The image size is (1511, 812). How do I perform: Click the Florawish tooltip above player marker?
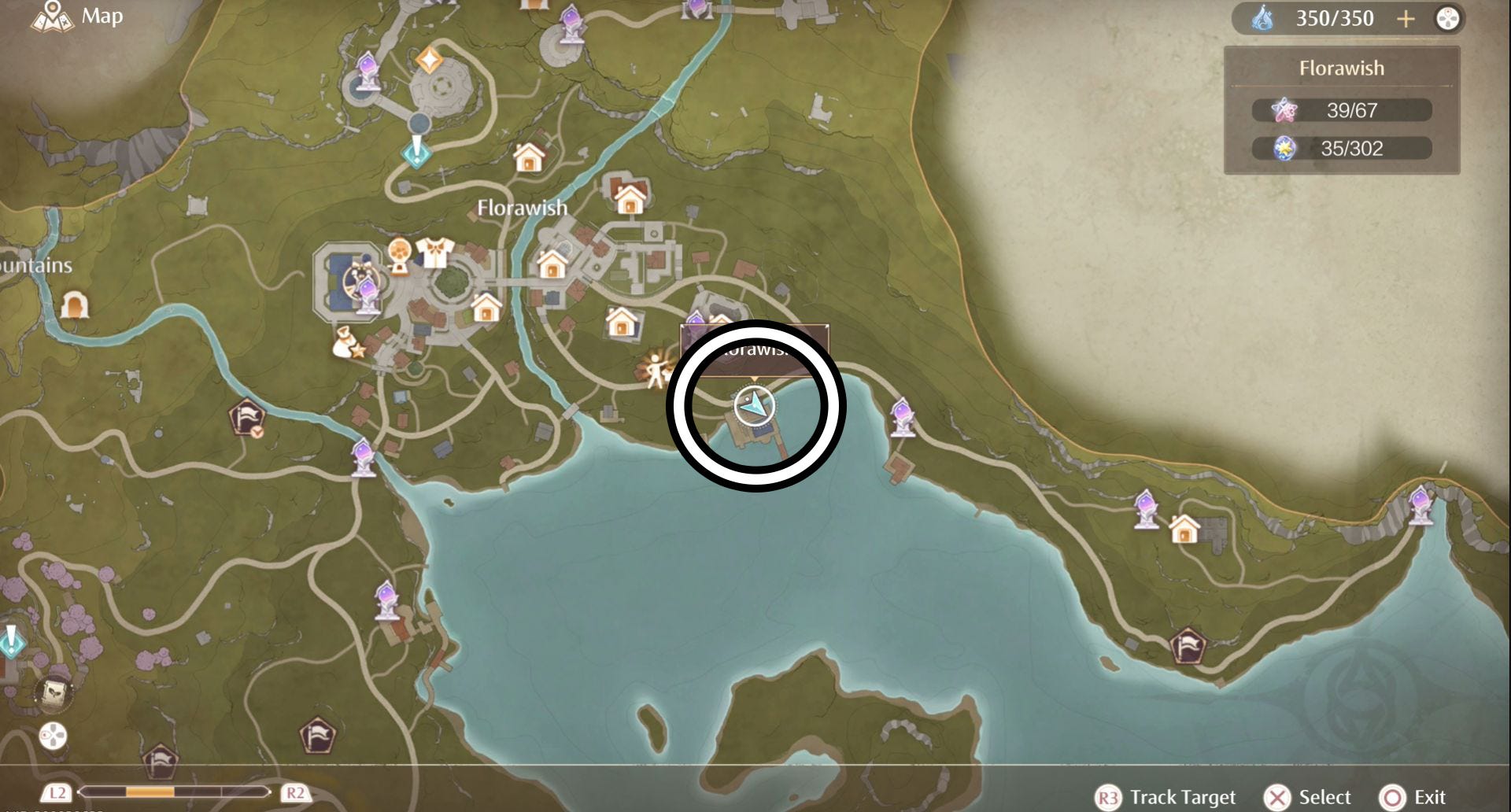[x=754, y=349]
